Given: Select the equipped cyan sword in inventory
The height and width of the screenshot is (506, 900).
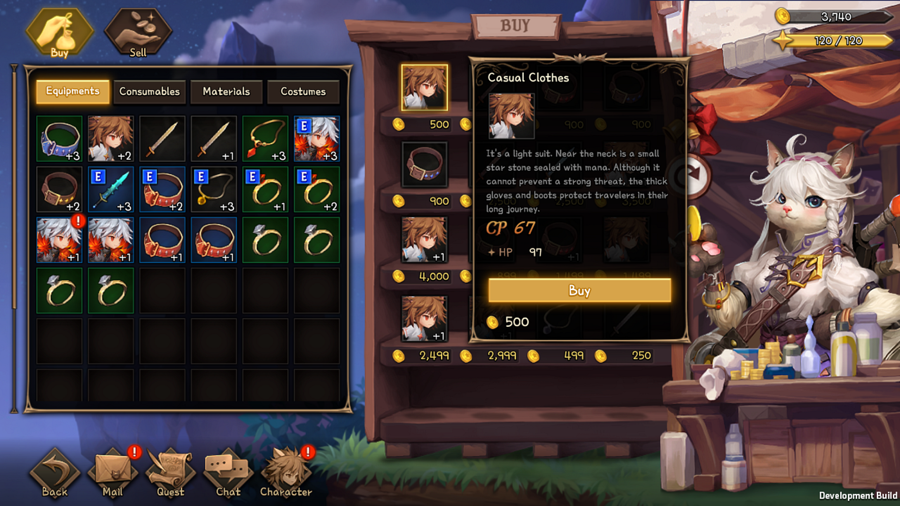Looking at the screenshot, I should click(x=111, y=189).
